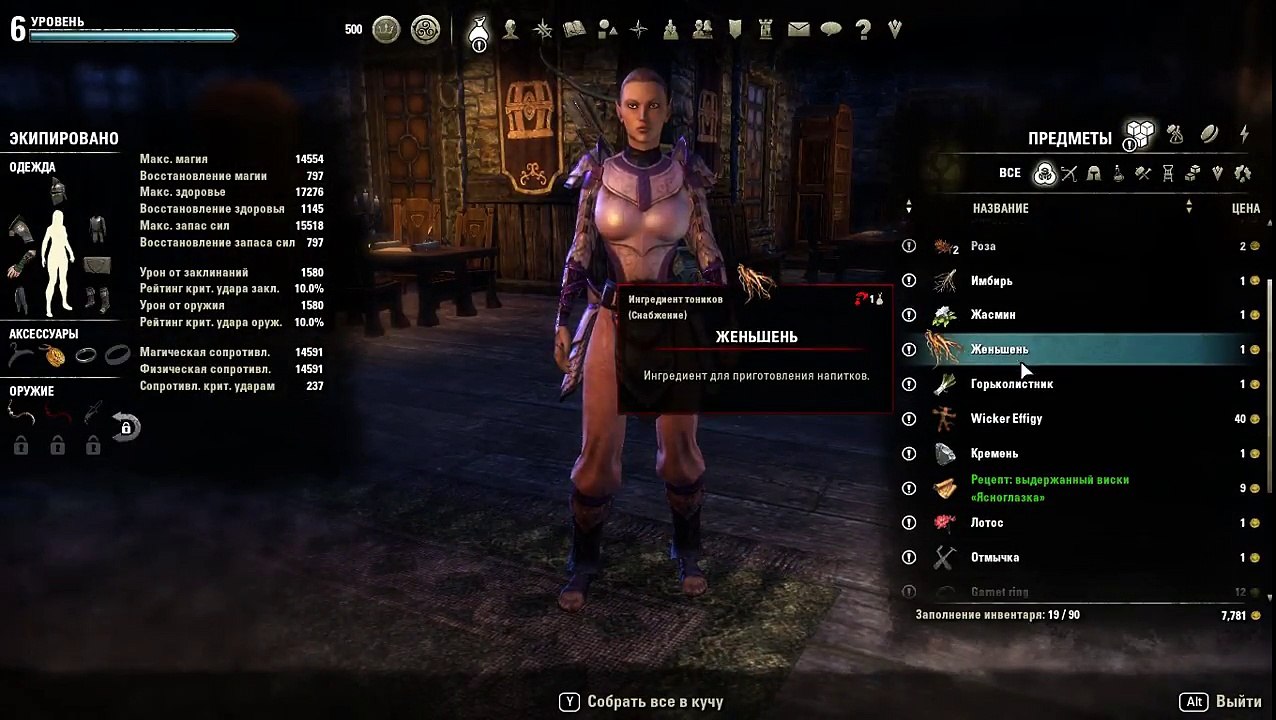Open the help question mark menu
Viewport: 1276px width, 720px height.
[x=863, y=29]
